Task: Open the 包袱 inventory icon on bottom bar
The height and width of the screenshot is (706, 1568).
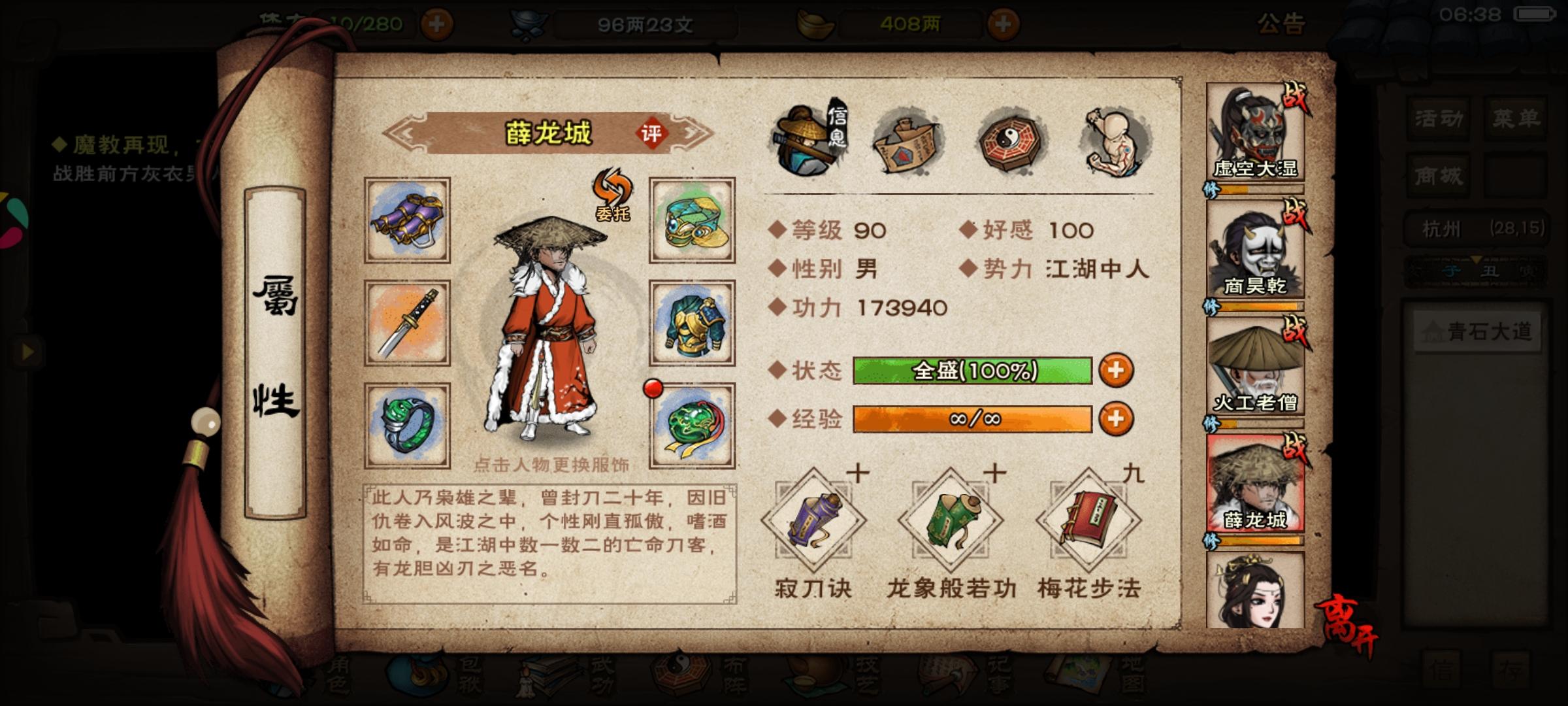Action: (x=418, y=675)
